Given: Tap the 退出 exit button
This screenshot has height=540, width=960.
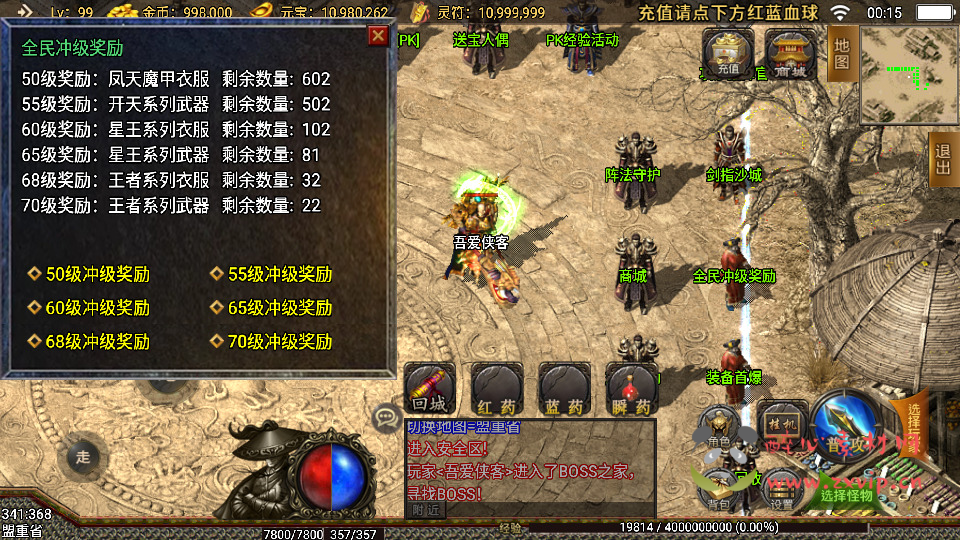Looking at the screenshot, I should (x=943, y=159).
